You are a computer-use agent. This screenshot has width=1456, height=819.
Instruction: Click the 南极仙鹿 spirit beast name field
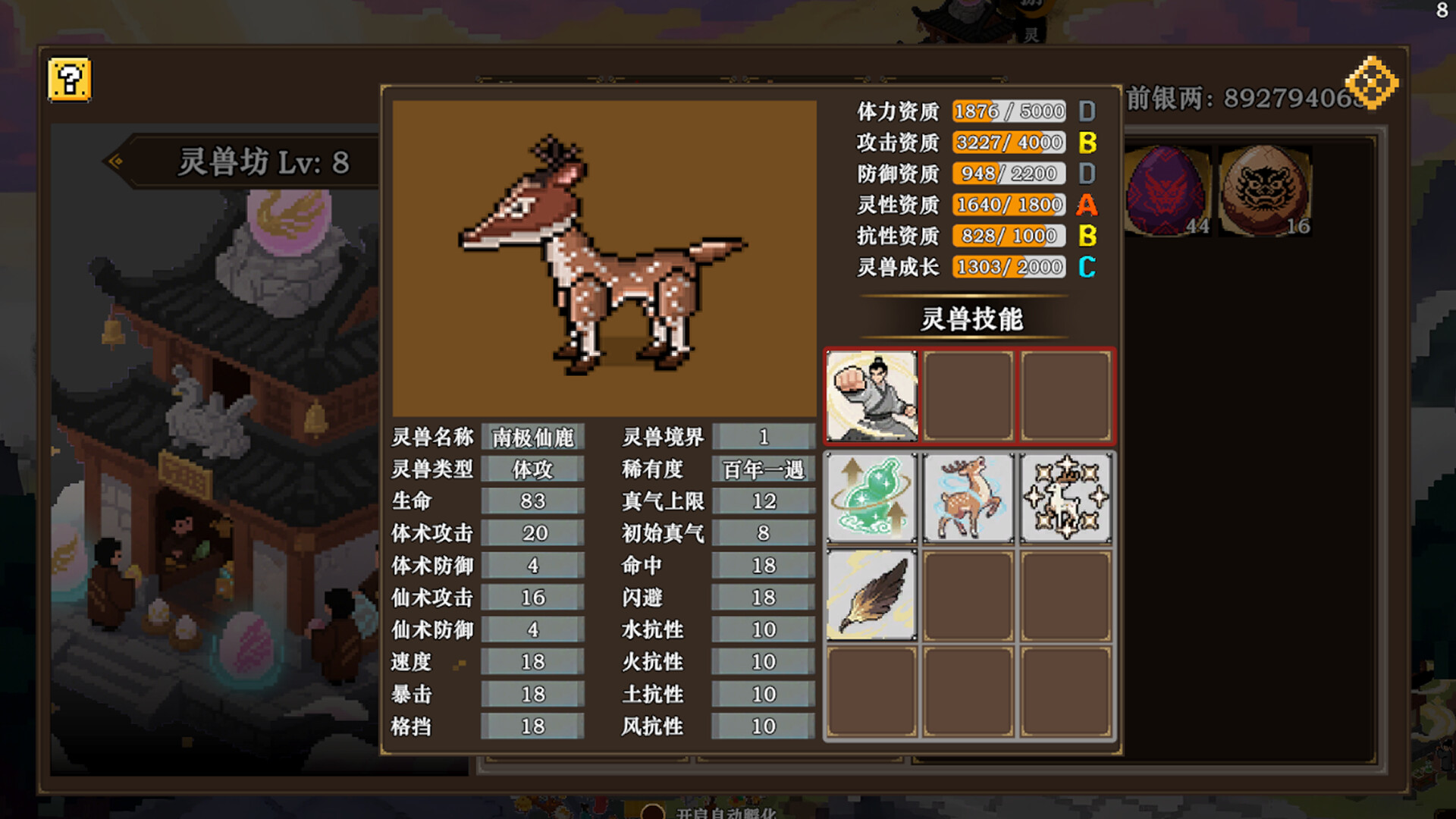[532, 438]
